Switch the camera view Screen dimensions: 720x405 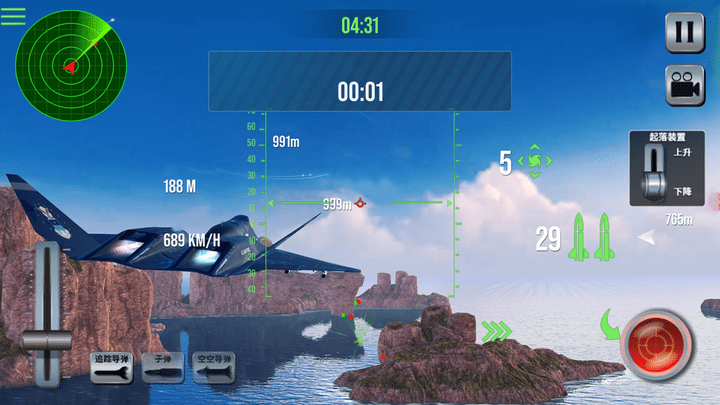685,84
